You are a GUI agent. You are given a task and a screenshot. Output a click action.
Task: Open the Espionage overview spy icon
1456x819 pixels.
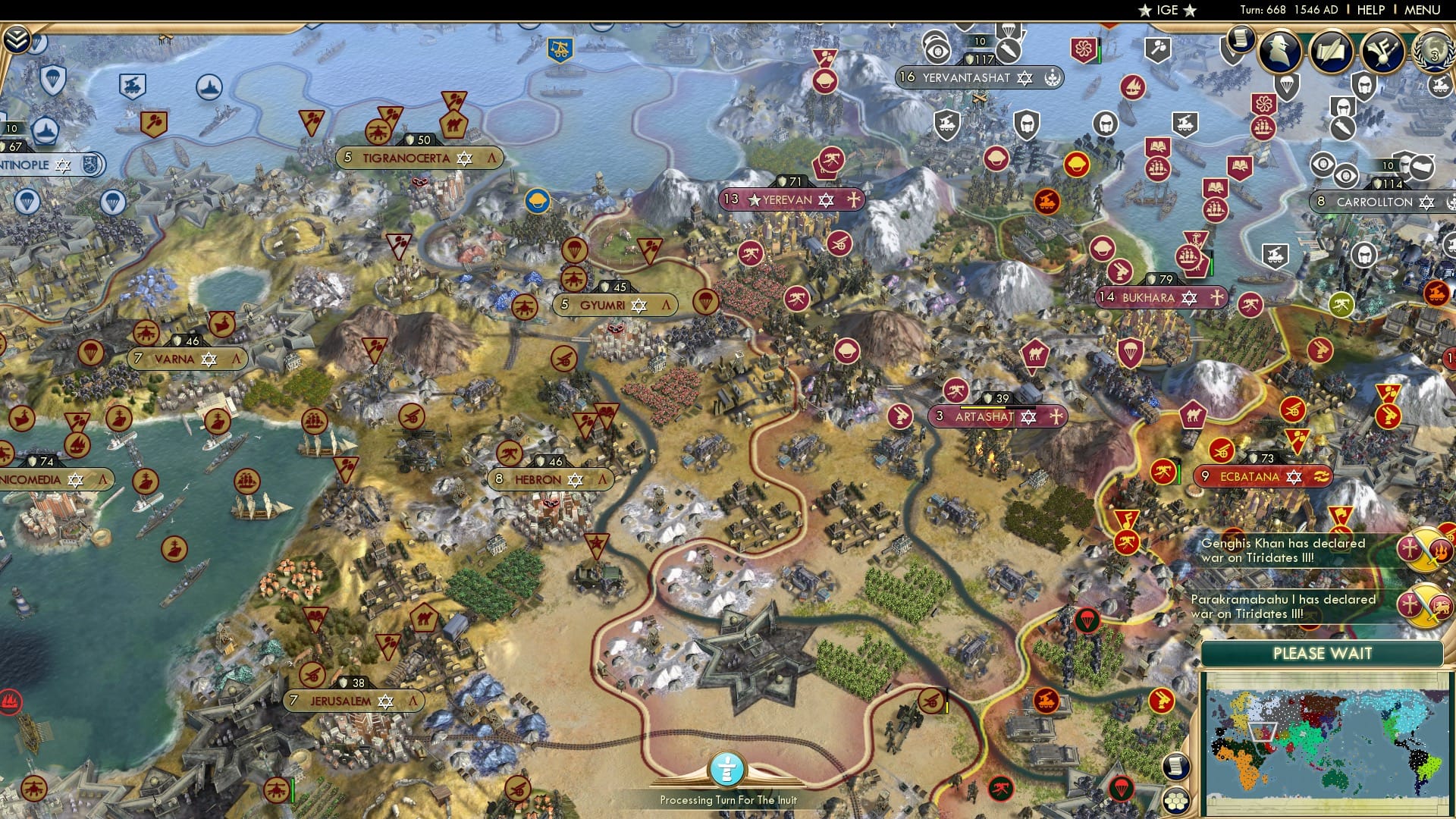(1282, 53)
